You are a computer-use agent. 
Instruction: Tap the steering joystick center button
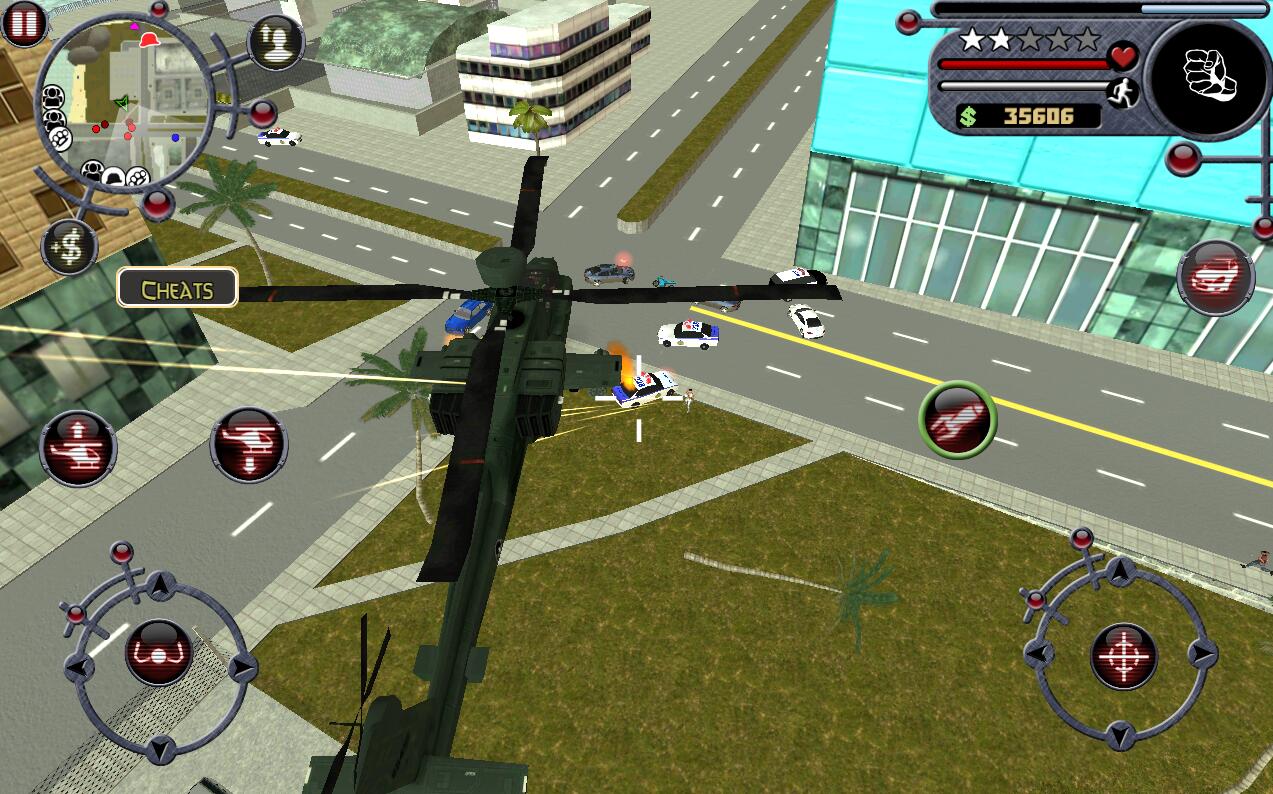tap(158, 652)
